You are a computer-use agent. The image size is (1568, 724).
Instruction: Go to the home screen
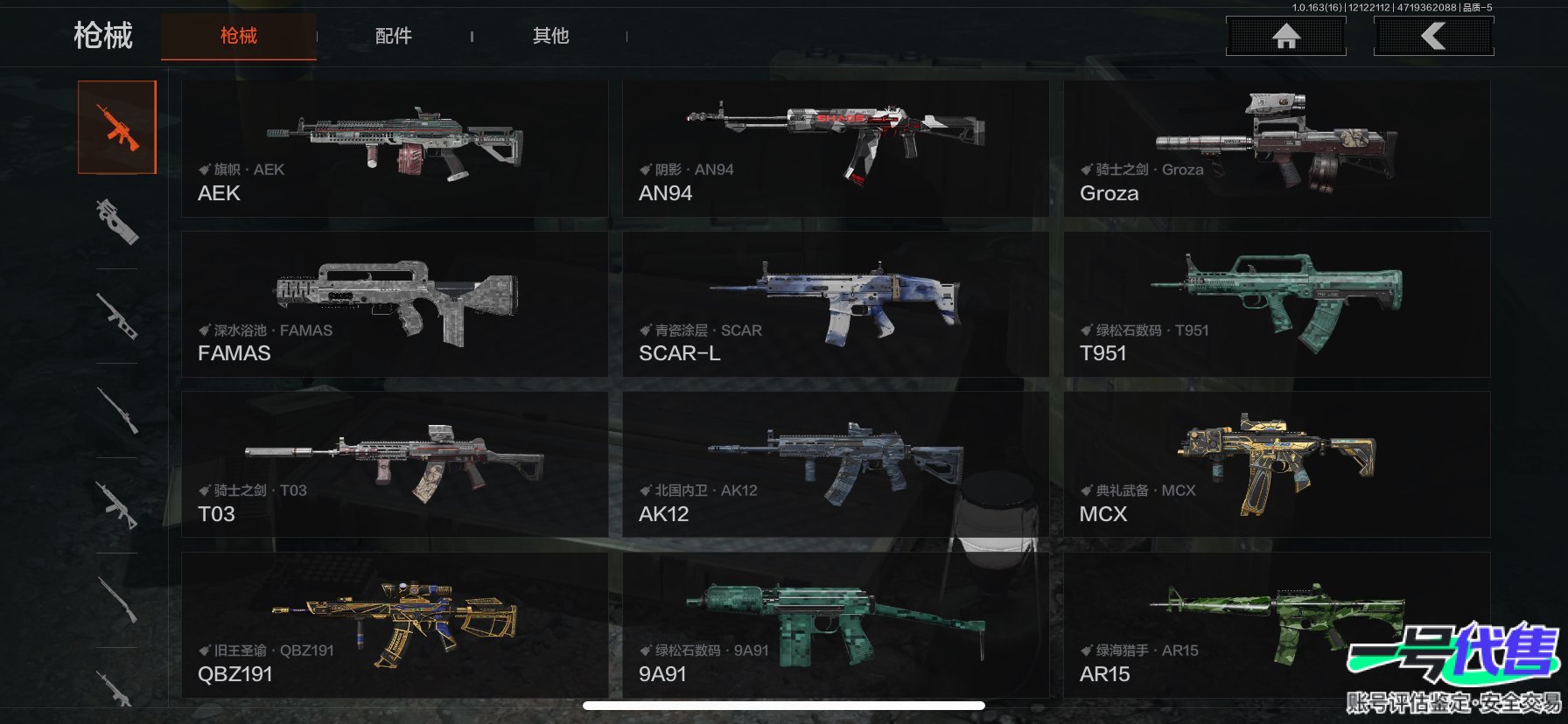[x=1285, y=36]
